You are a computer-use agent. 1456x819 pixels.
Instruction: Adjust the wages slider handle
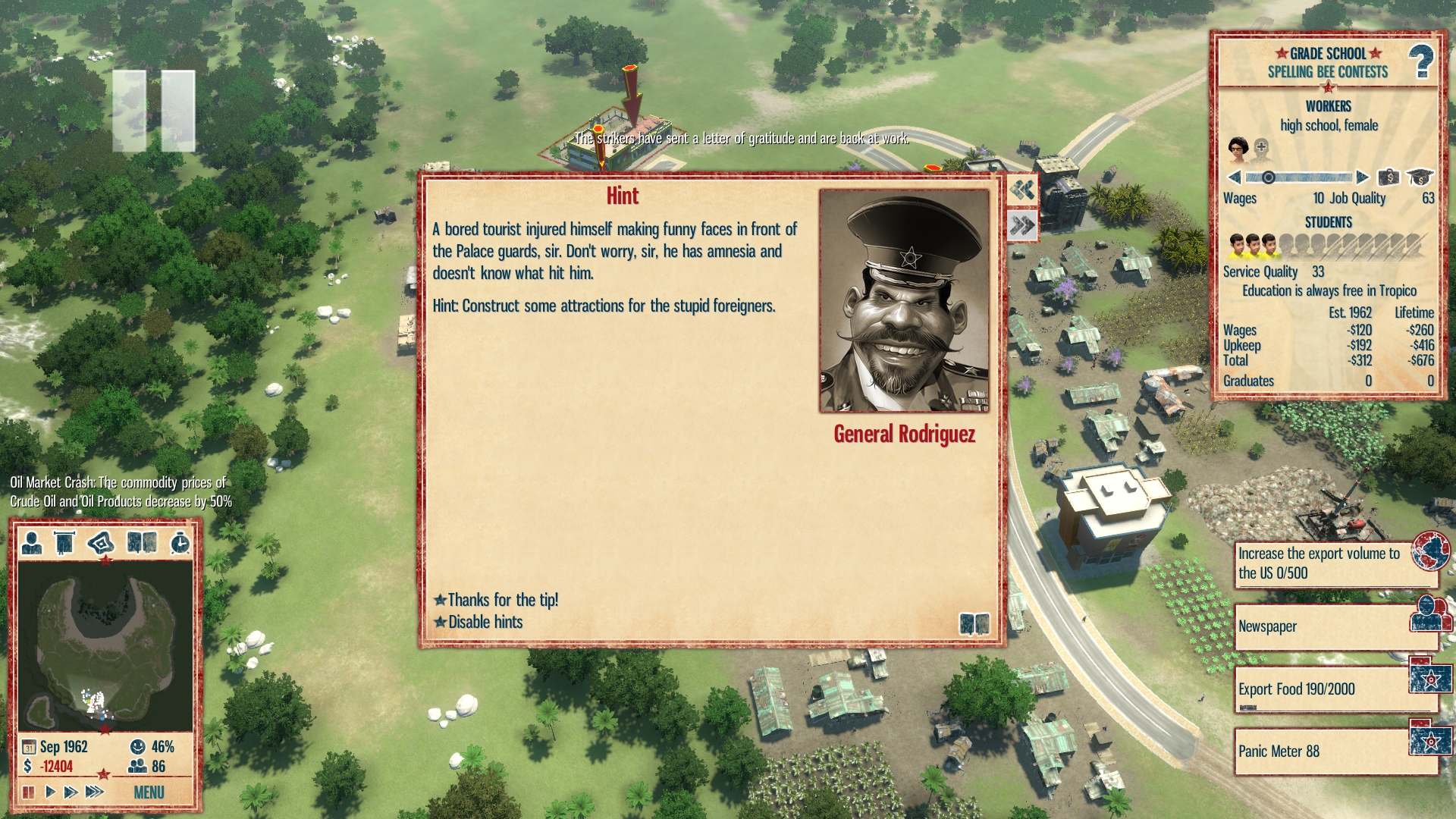[1268, 177]
